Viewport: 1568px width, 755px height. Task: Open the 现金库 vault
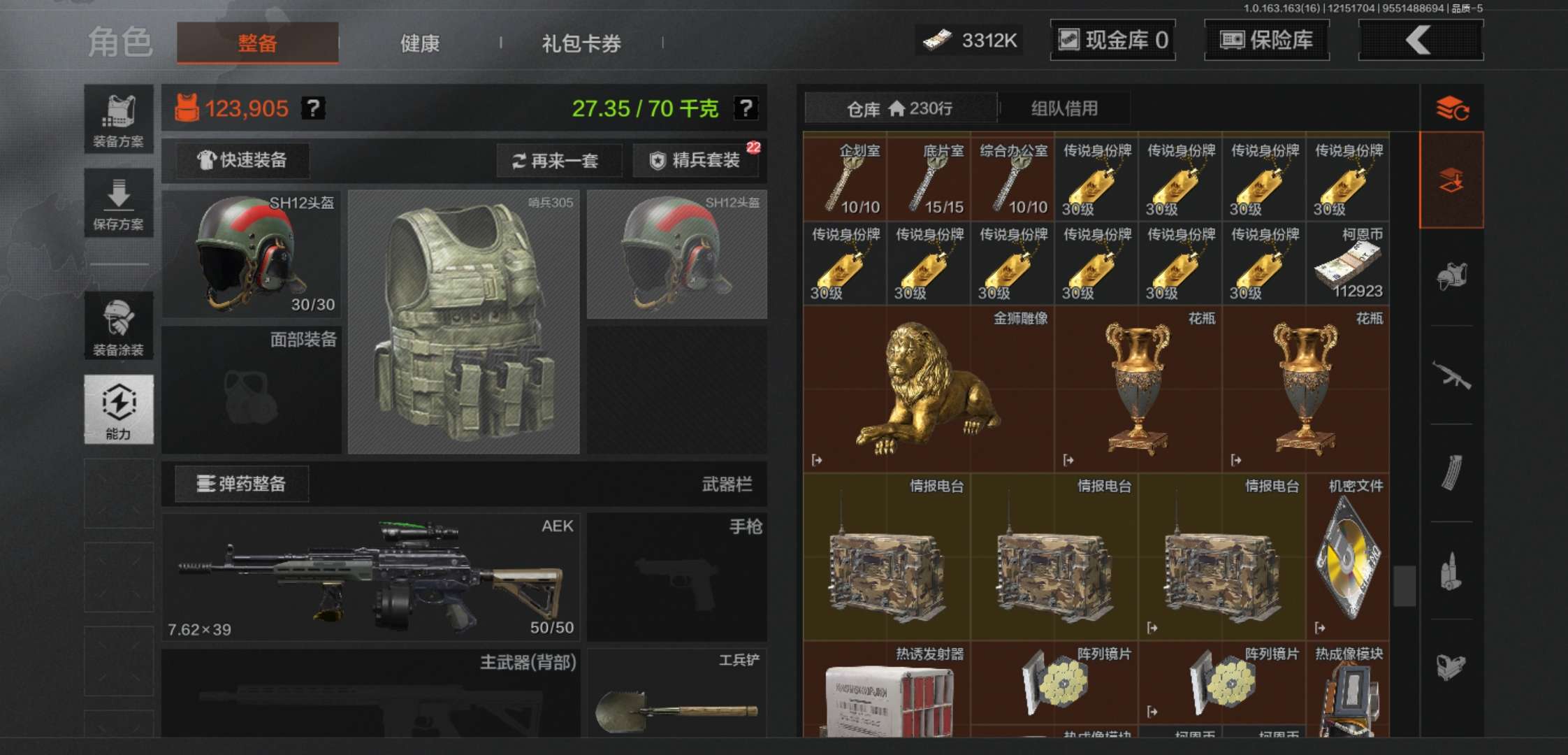tap(1112, 40)
